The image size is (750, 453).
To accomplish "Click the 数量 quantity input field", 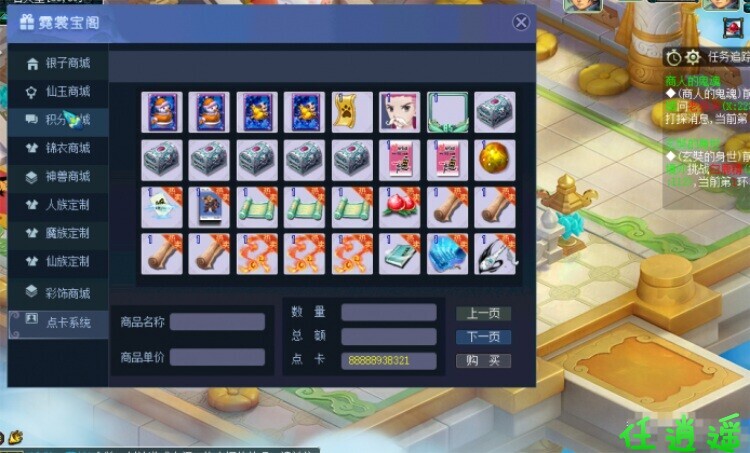I will 388,312.
